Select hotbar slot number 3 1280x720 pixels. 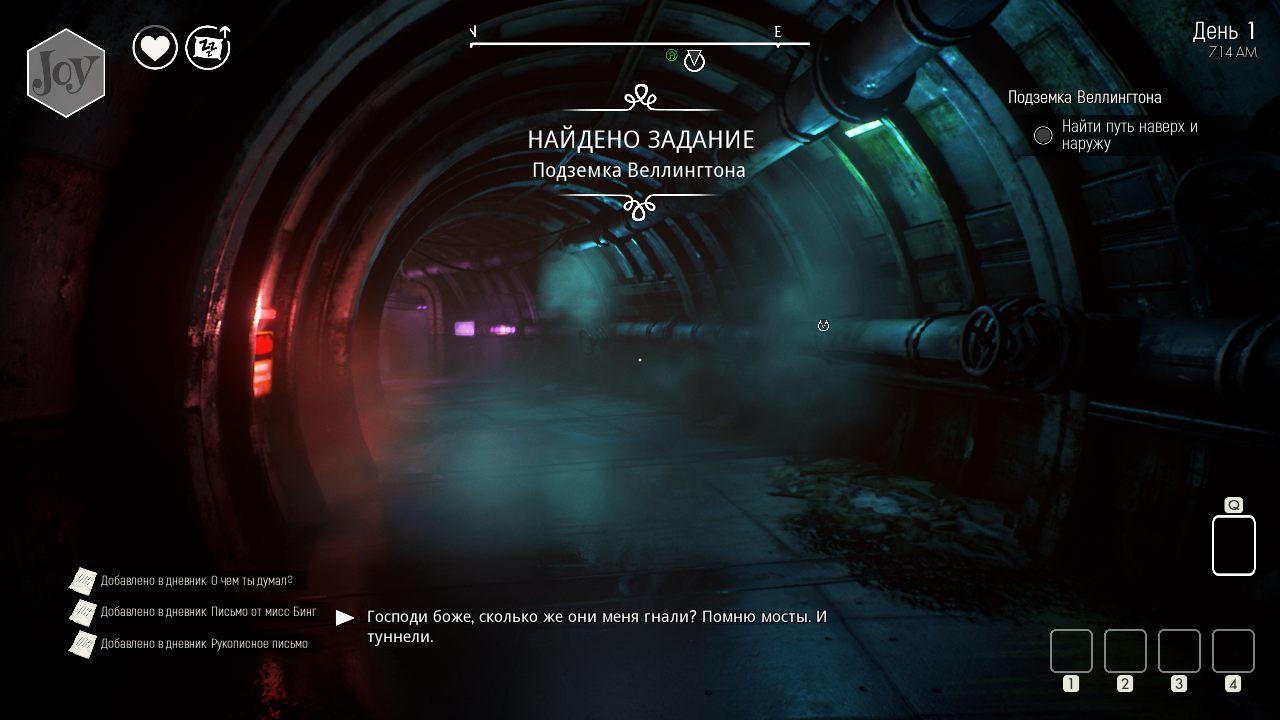1179,650
